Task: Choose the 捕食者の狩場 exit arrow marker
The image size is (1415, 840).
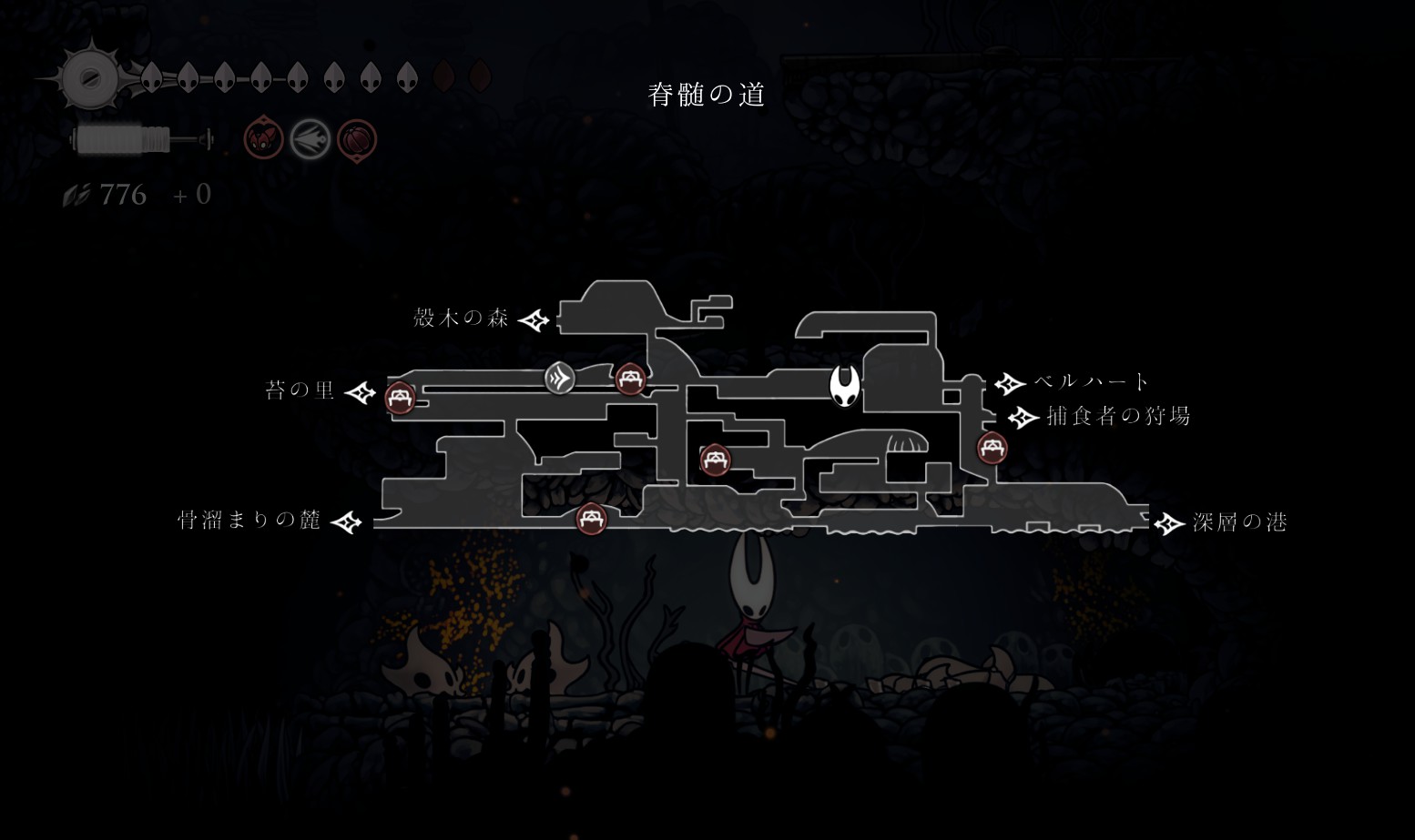Action: [x=1023, y=417]
